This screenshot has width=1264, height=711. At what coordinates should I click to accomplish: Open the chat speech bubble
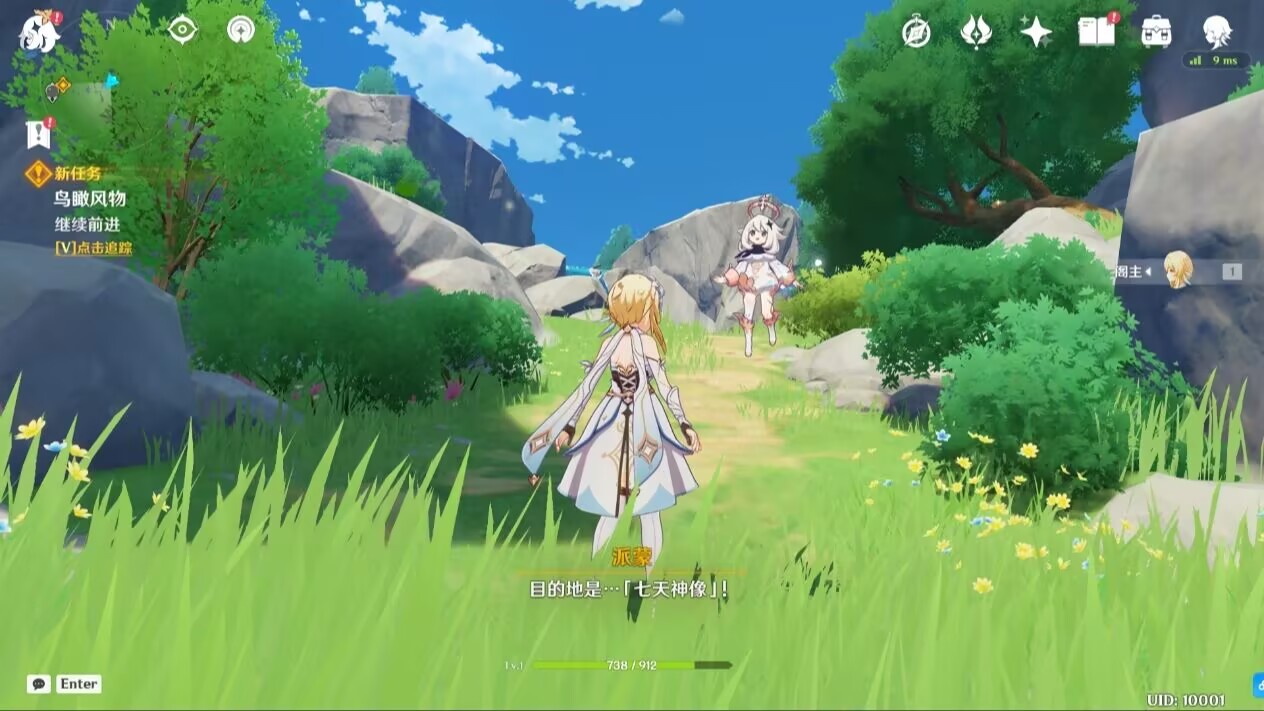click(x=39, y=684)
